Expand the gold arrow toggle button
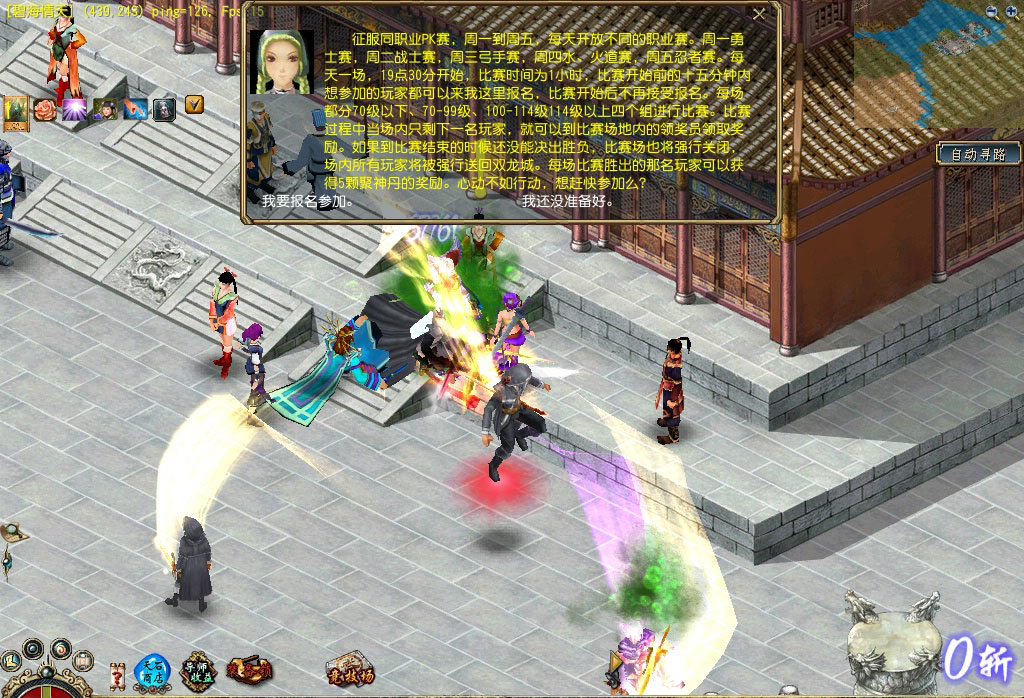Screen dimensions: 1024x698 point(194,103)
